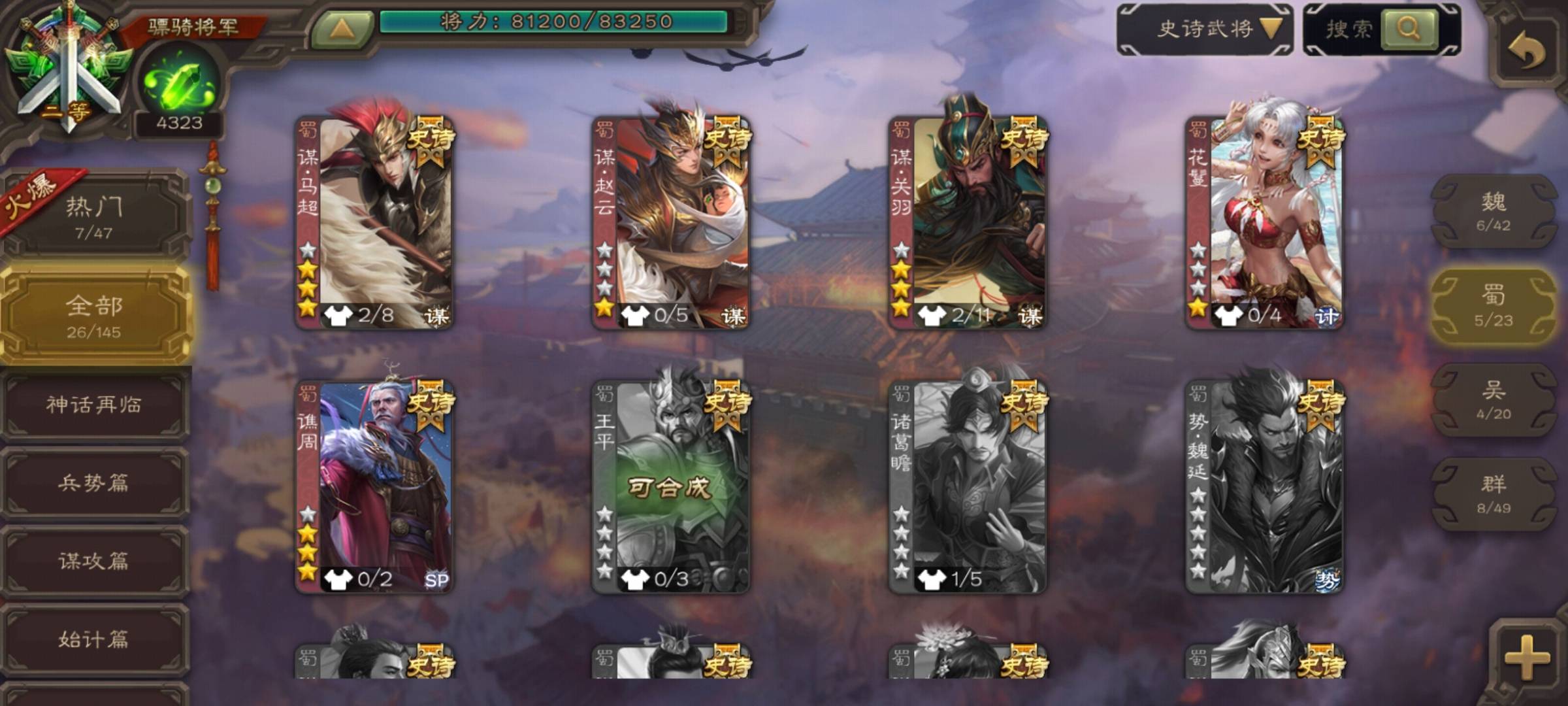Image resolution: width=1568 pixels, height=706 pixels.
Task: Open the 谯周 general card
Action: tap(374, 487)
